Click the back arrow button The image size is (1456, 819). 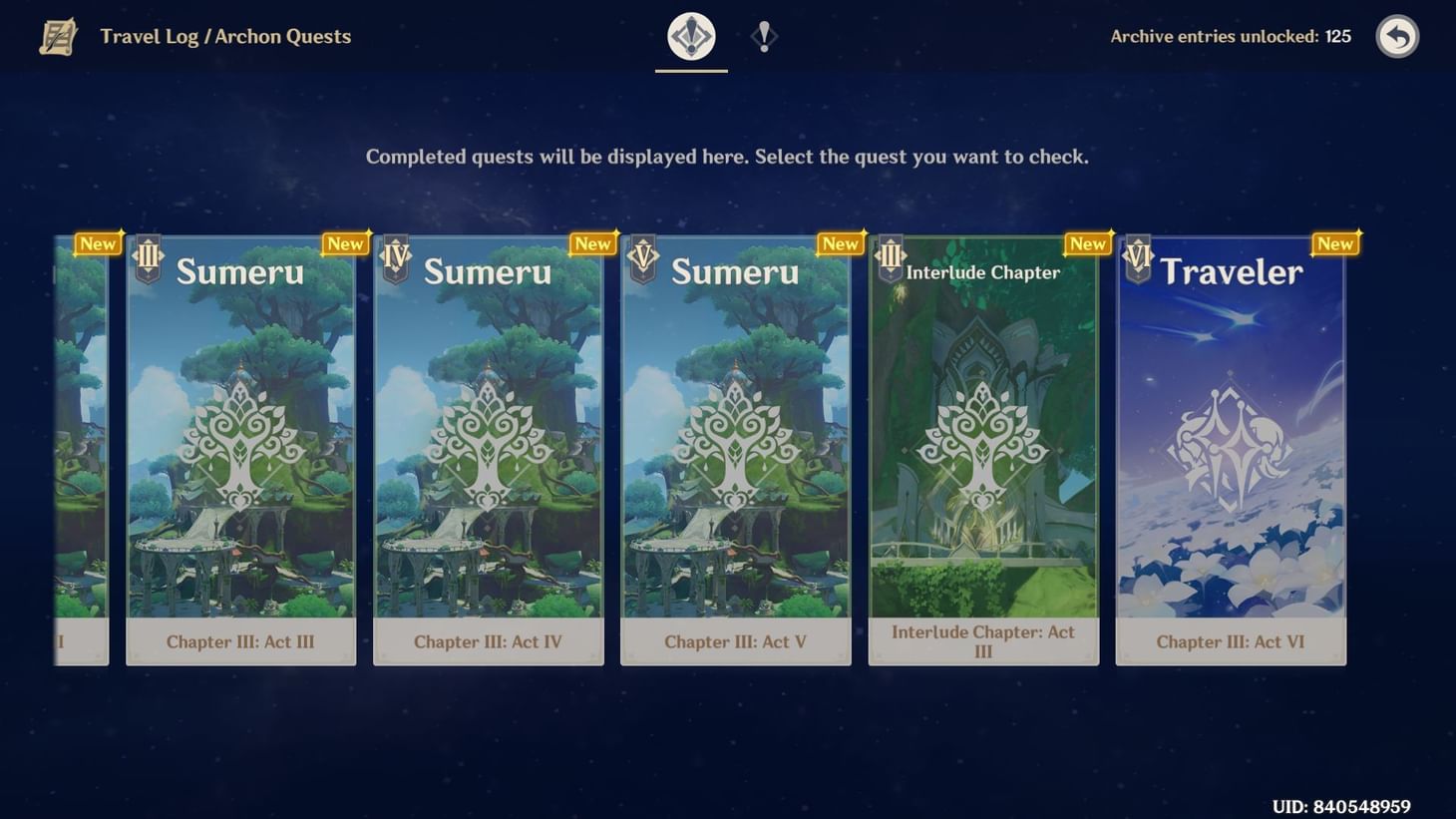click(1397, 37)
